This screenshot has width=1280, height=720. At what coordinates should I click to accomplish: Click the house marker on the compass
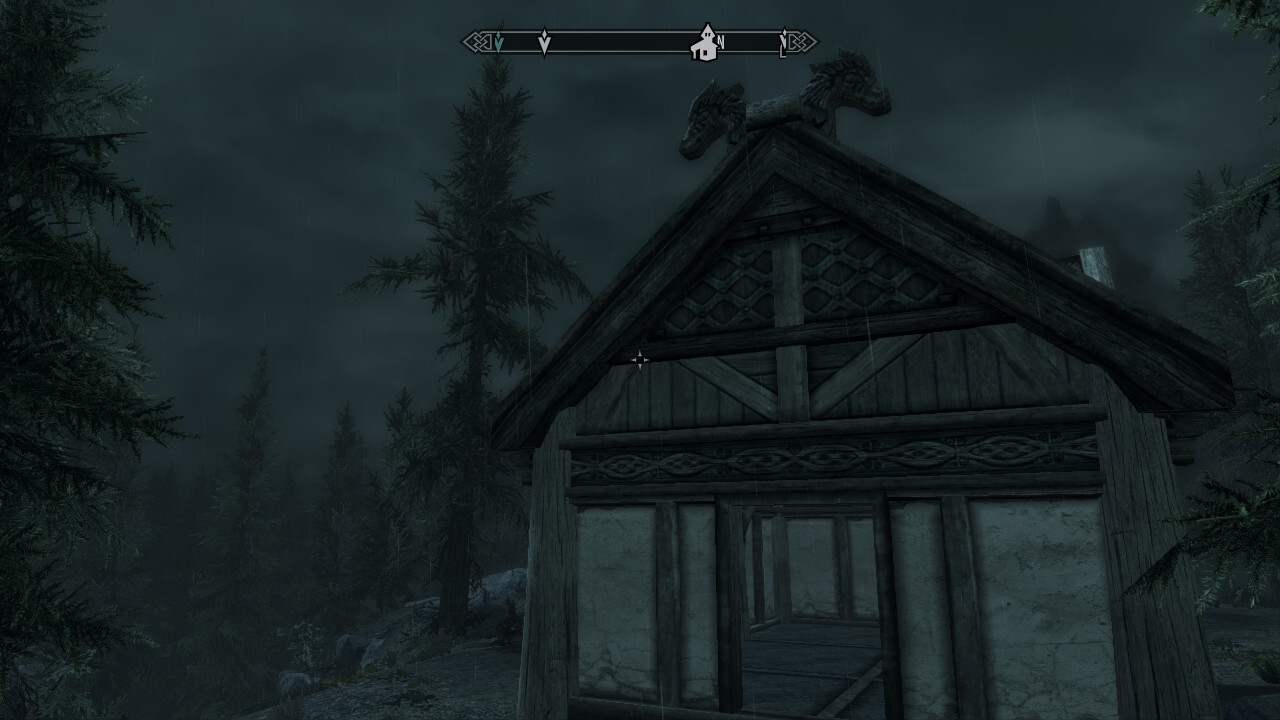point(705,43)
